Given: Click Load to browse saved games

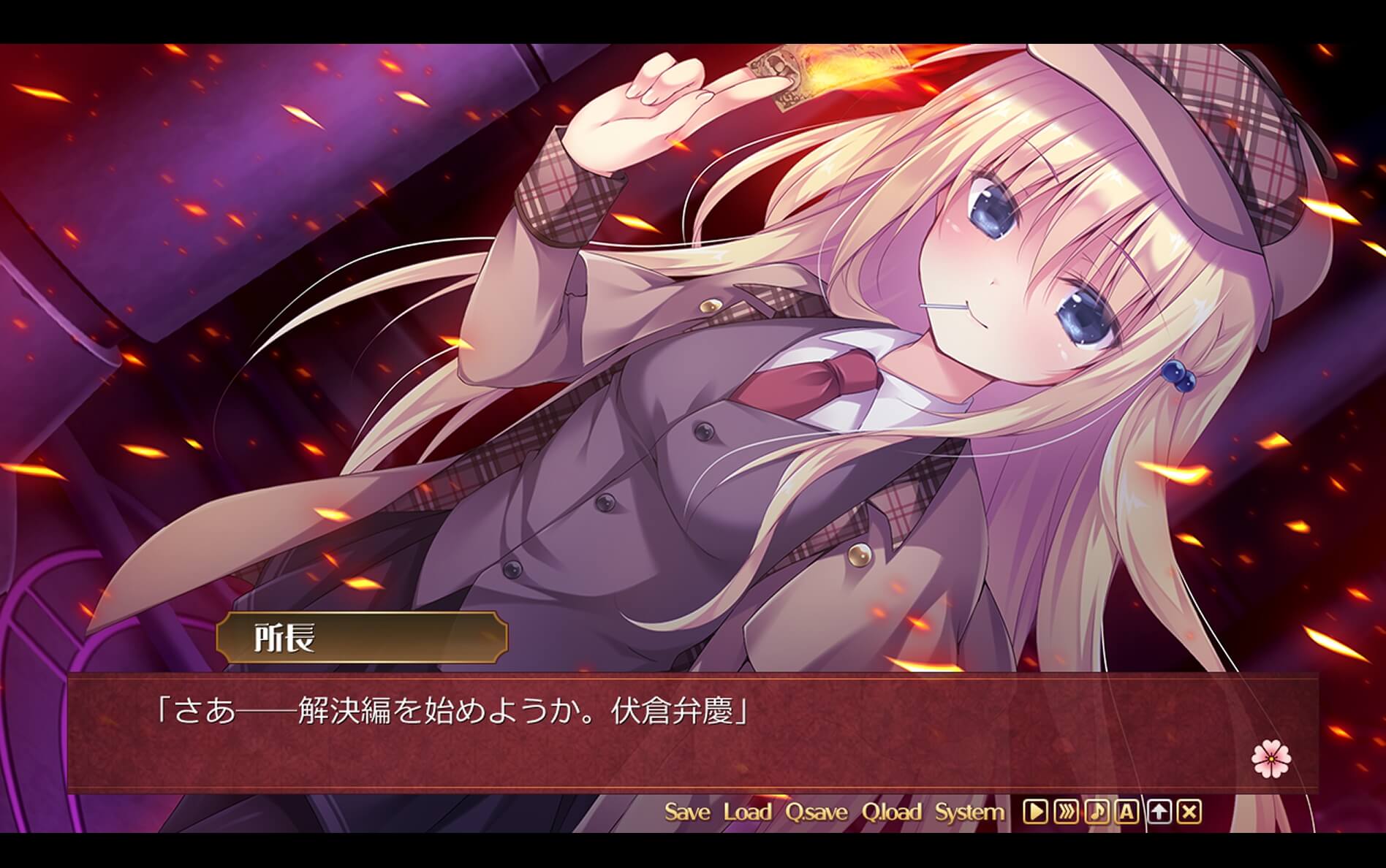Looking at the screenshot, I should [x=747, y=811].
